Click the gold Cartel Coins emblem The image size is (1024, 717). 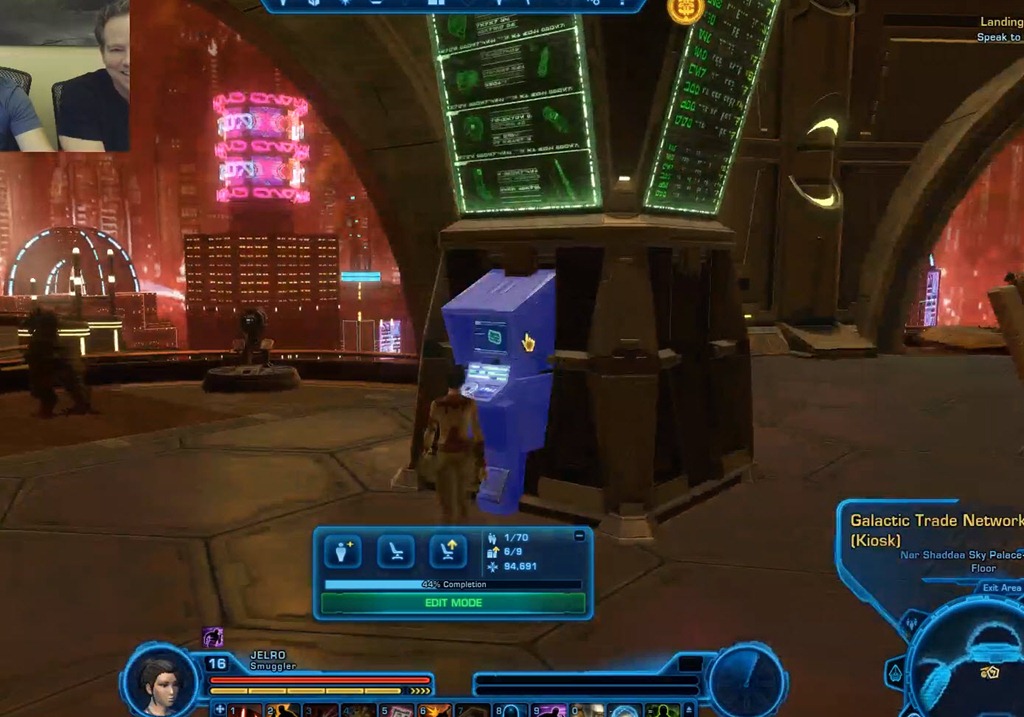pos(685,9)
